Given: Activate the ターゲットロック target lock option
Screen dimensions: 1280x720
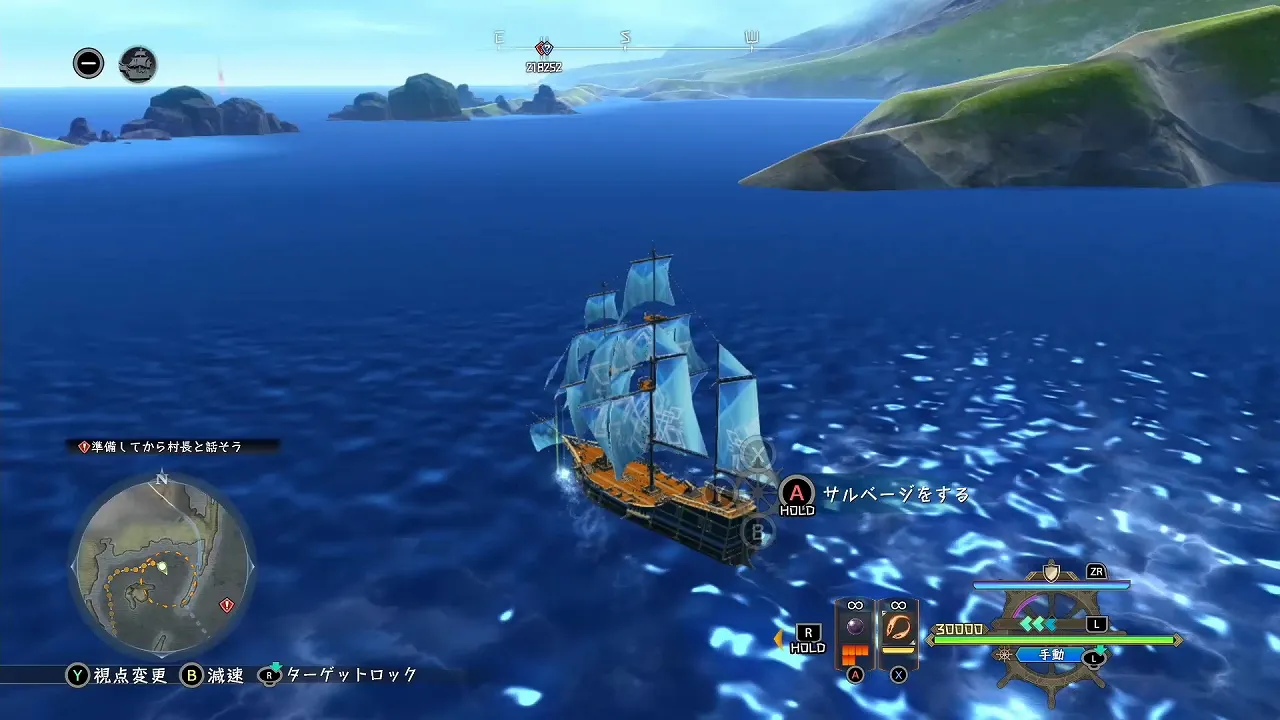Looking at the screenshot, I should click(338, 675).
